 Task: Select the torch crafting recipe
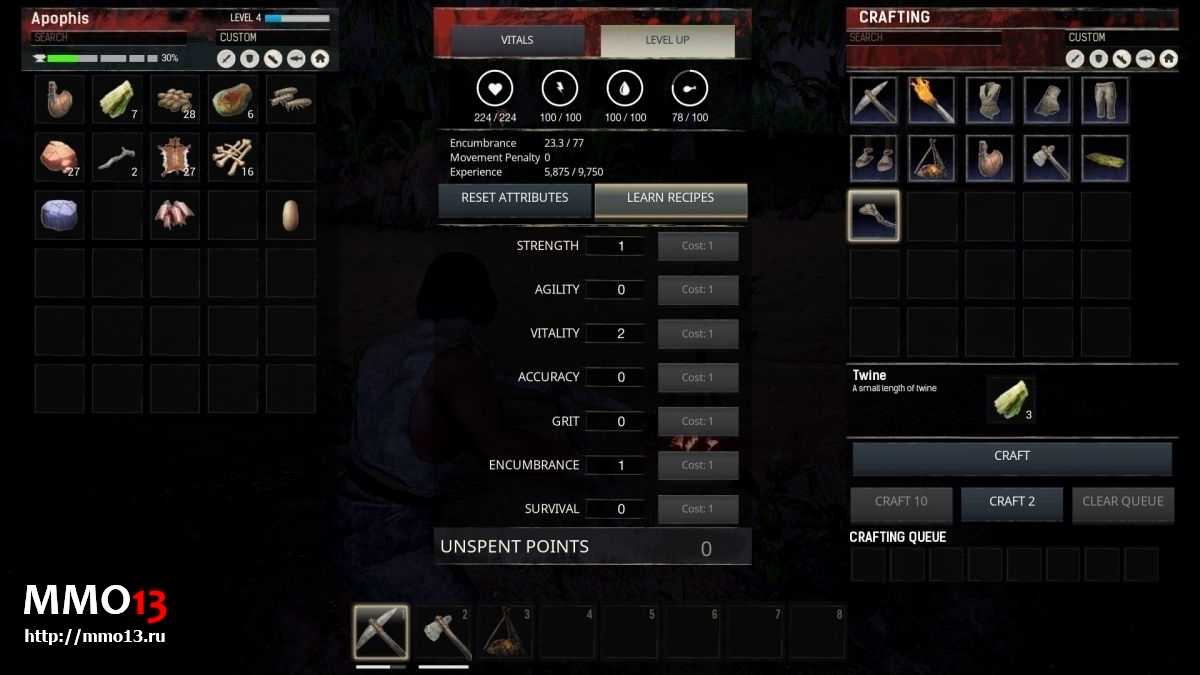[931, 100]
